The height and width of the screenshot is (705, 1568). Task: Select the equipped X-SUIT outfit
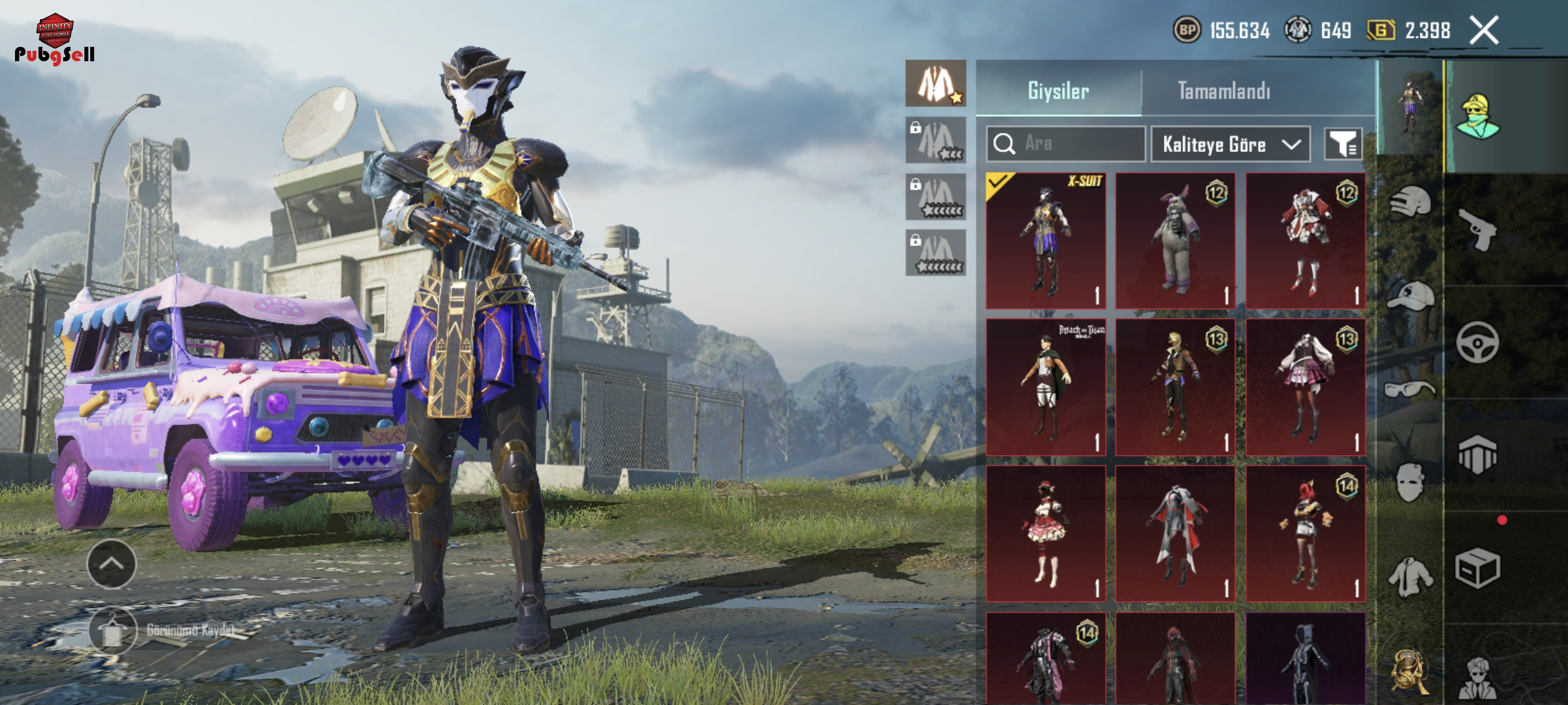coord(1046,240)
